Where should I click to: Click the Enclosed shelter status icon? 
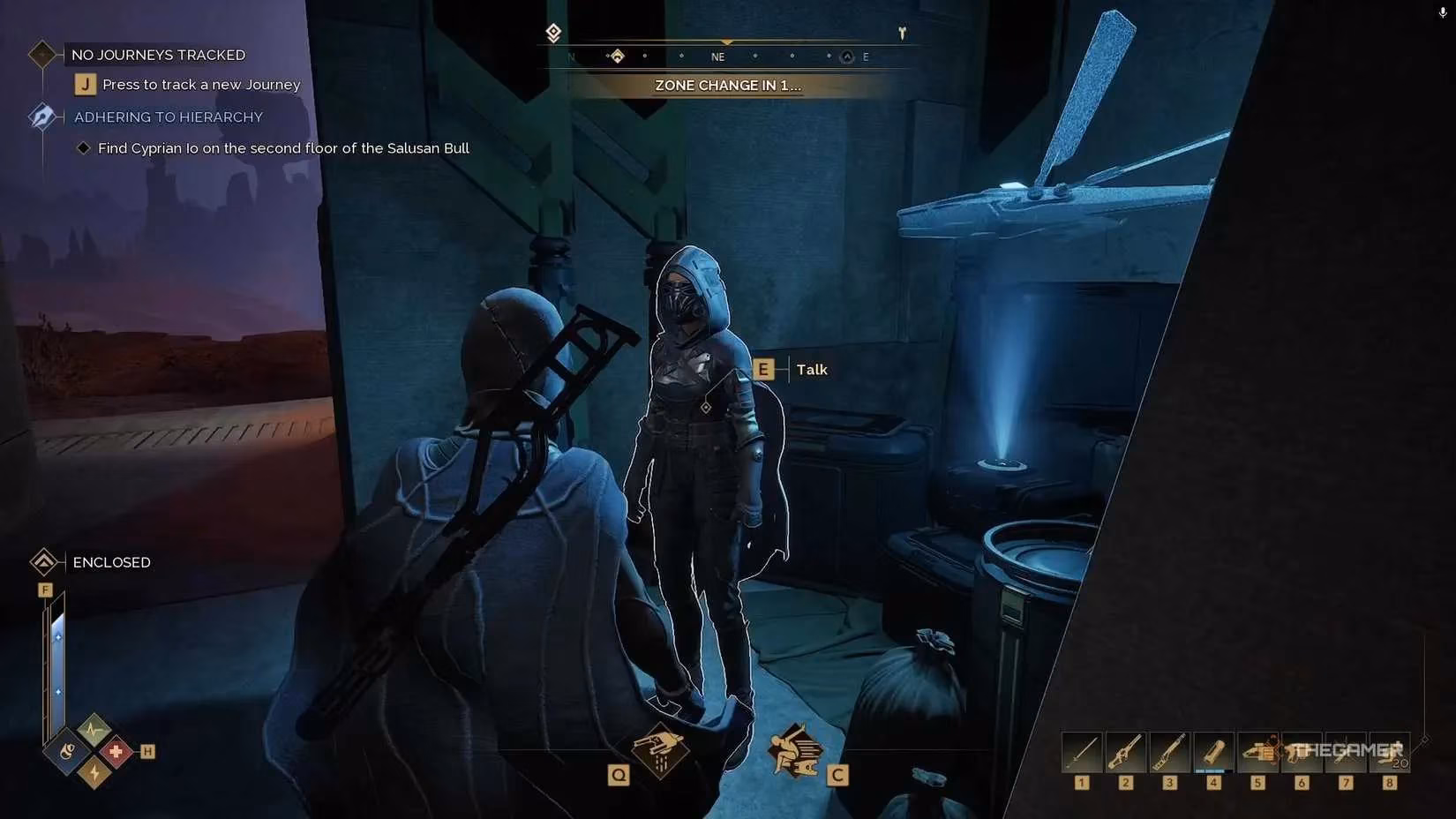[x=43, y=562]
